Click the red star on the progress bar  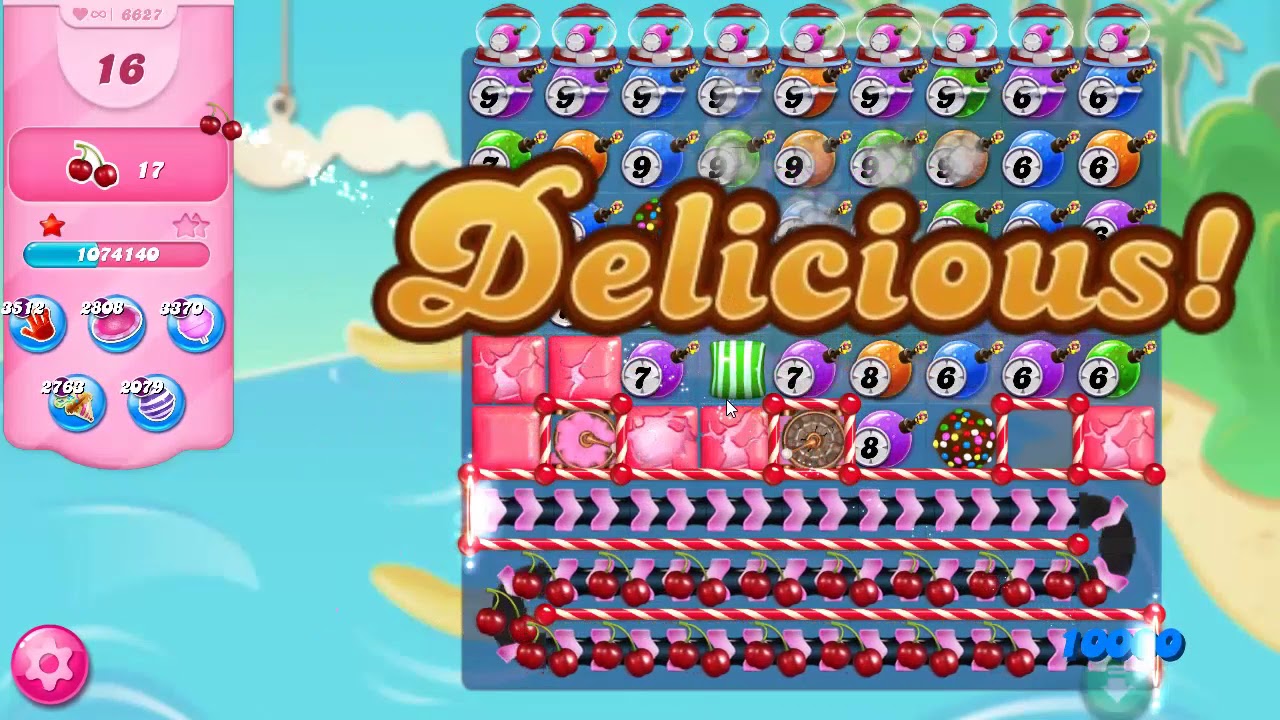pyautogui.click(x=50, y=225)
